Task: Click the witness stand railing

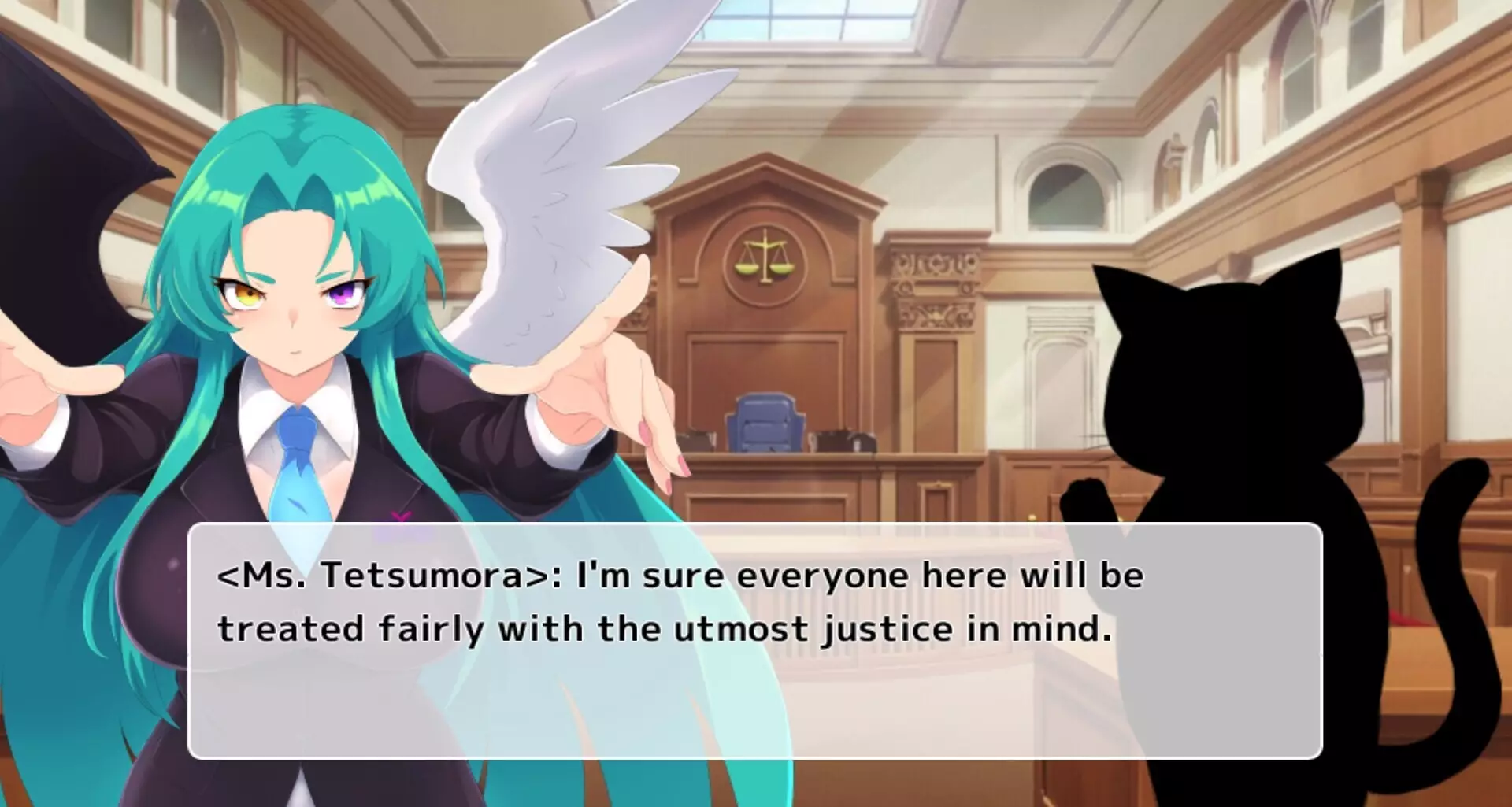Action: [906, 551]
